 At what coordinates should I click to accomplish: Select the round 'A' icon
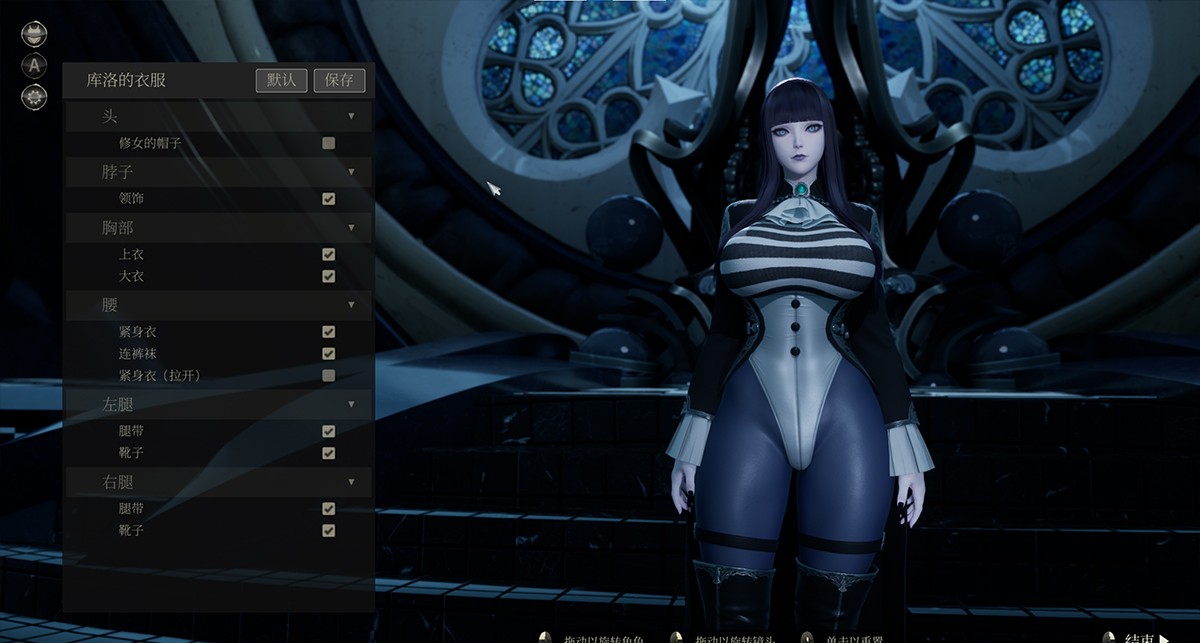click(34, 66)
